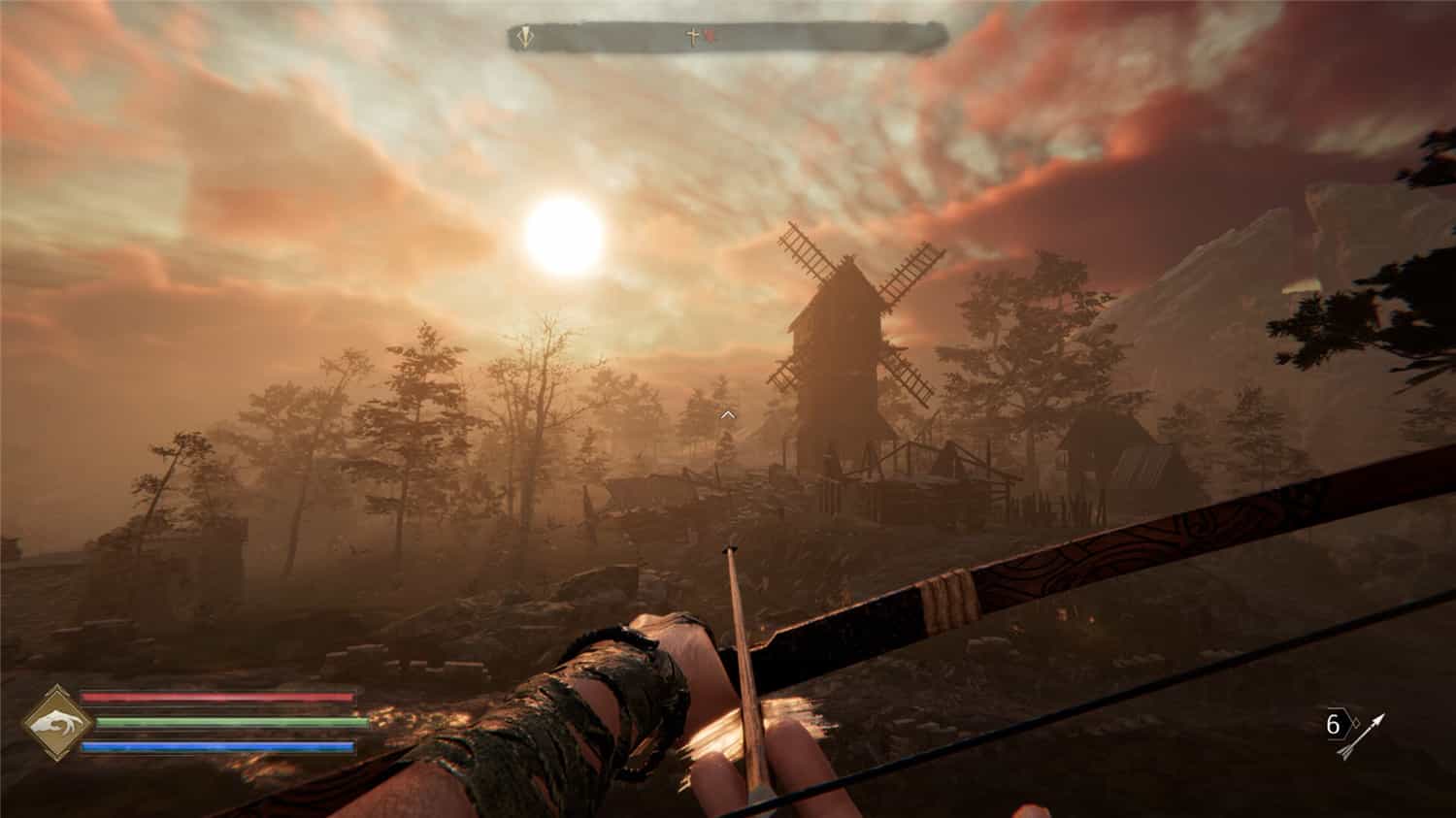Click the downward arrow marker on the compass
Viewport: 1456px width, 818px height.
tap(525, 37)
